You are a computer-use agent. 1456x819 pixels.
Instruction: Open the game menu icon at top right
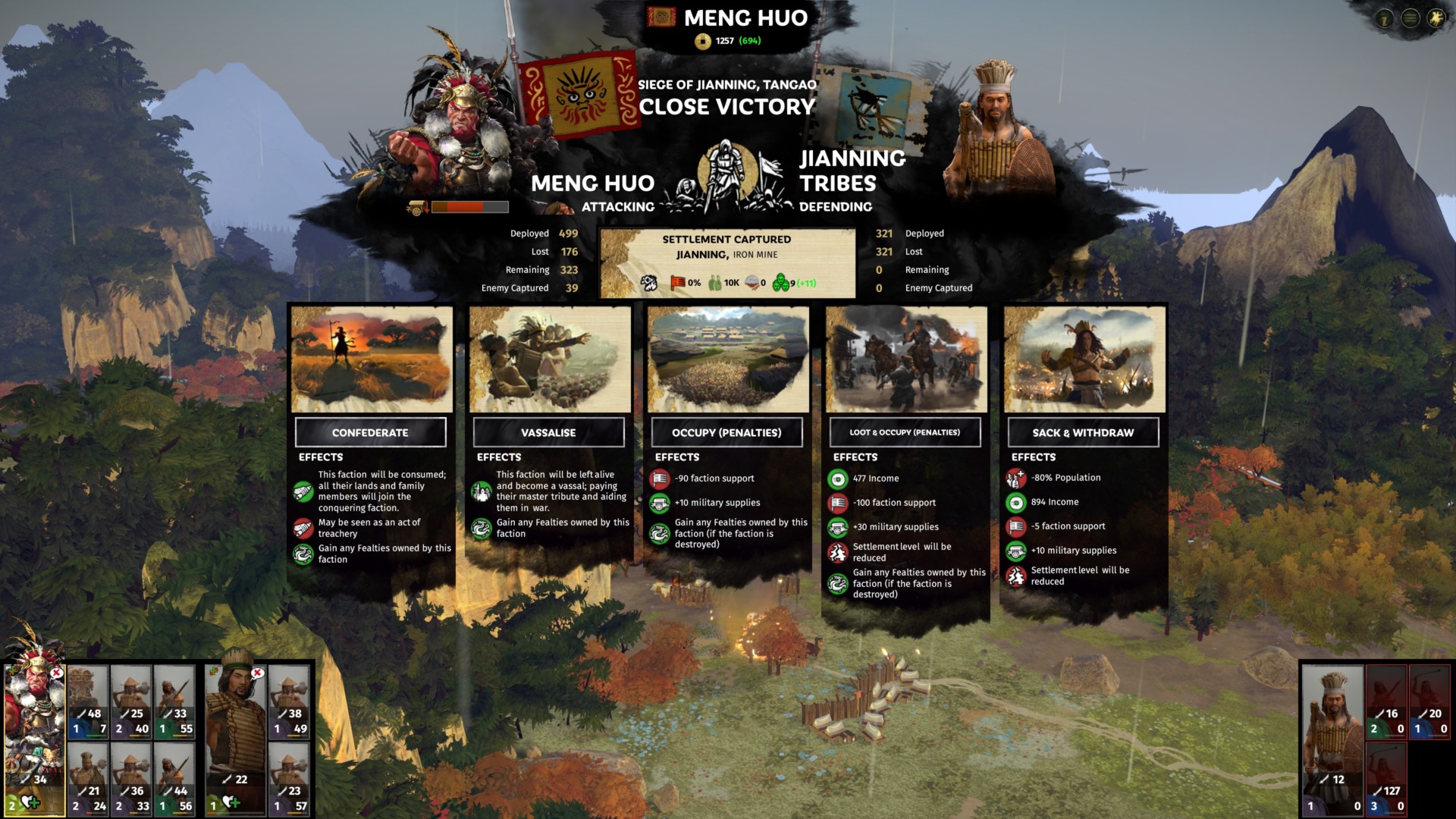[x=1410, y=20]
